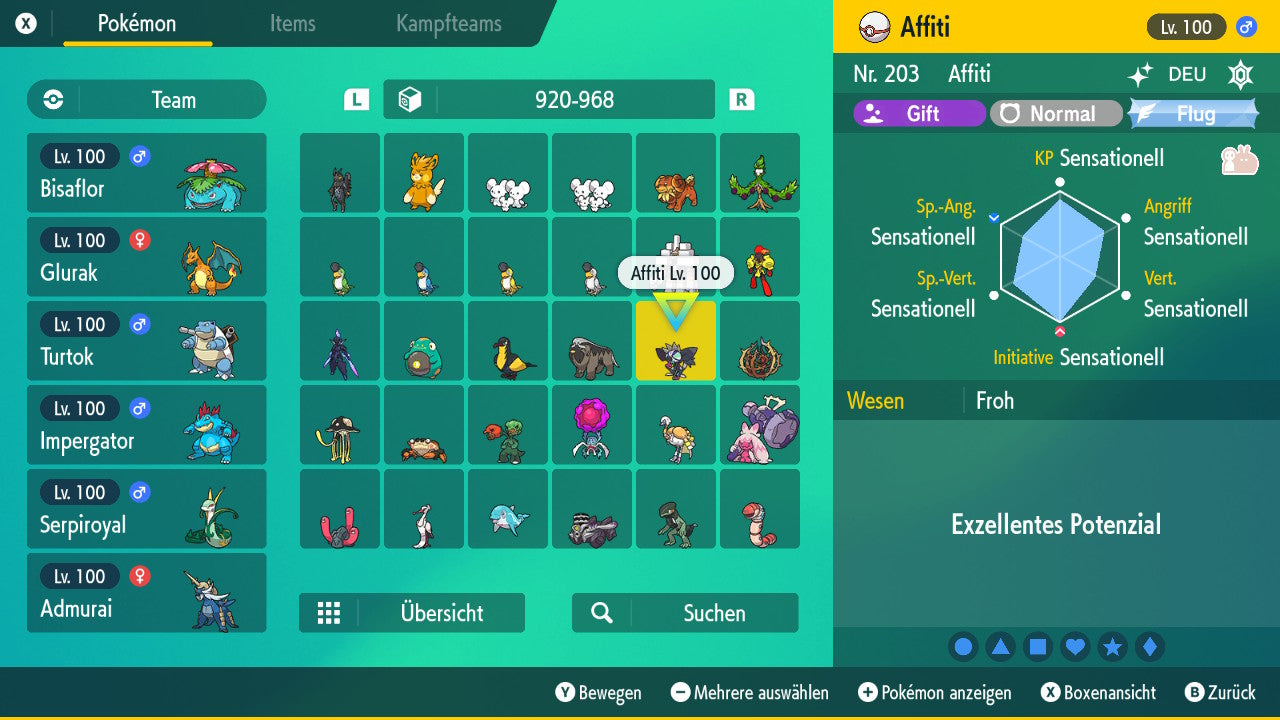Toggle the heart marking for Affiti
This screenshot has width=1280, height=720.
(1075, 647)
